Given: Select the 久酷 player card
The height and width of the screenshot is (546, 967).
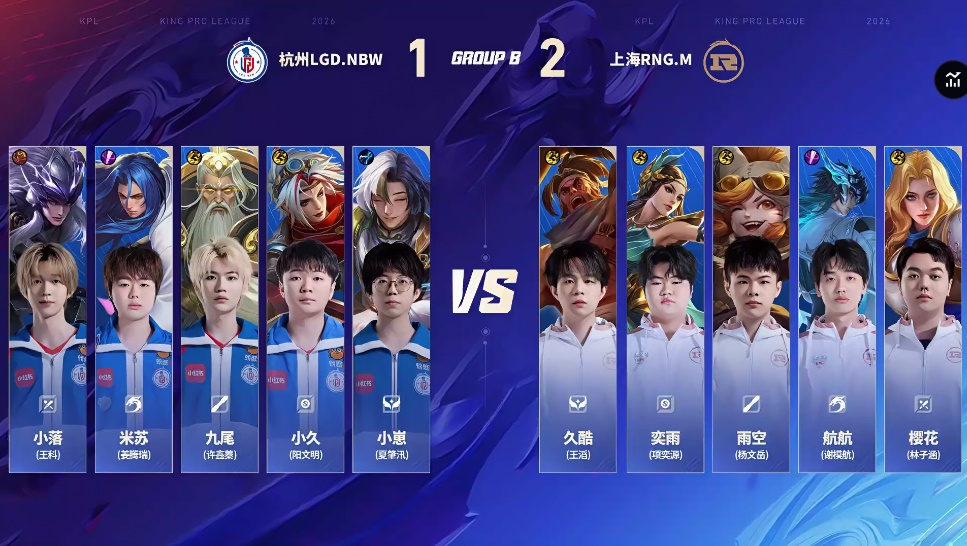Looking at the screenshot, I should coord(578,309).
